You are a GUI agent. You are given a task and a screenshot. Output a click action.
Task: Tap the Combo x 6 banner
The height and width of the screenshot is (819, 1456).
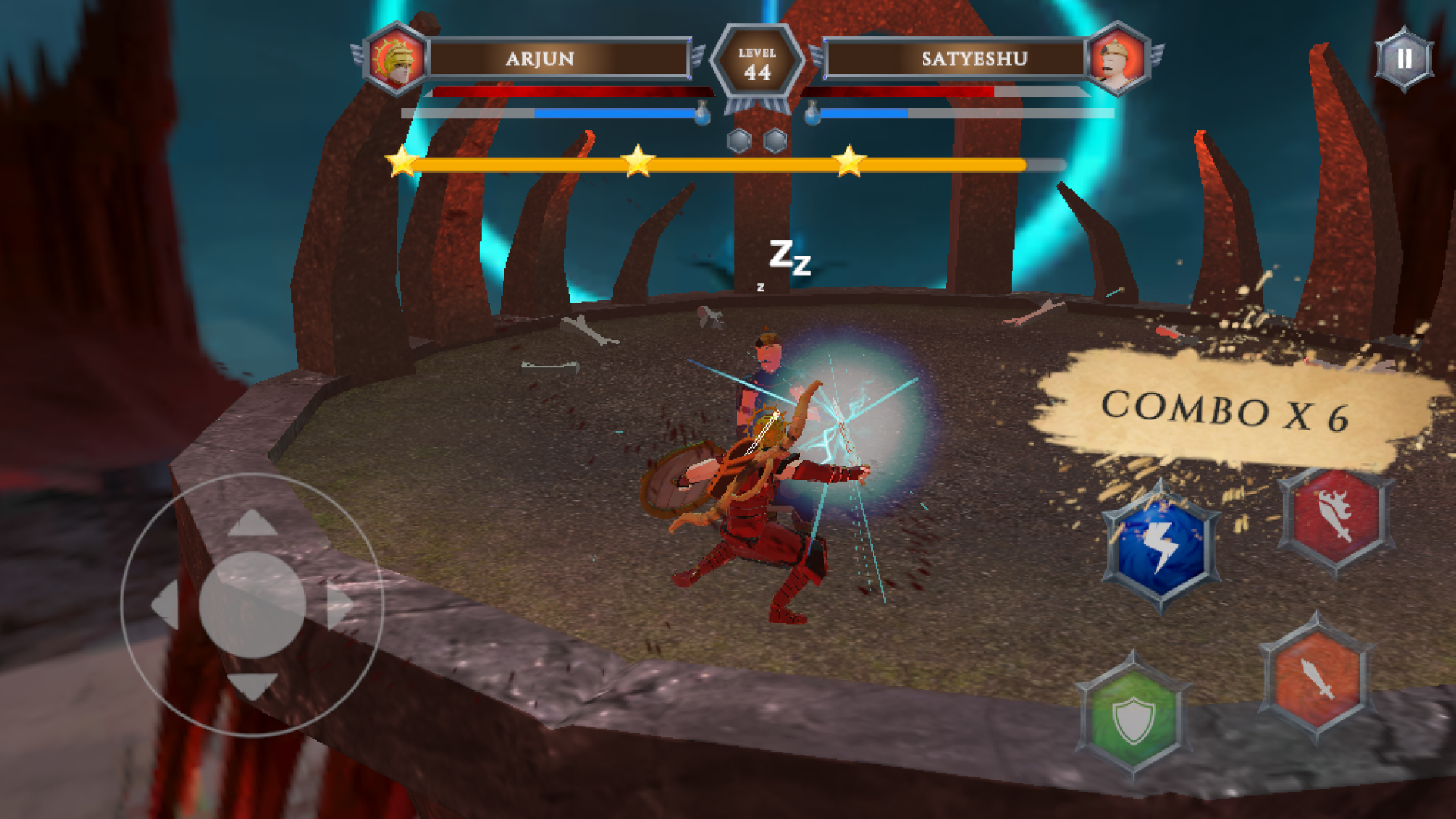[x=1227, y=413]
